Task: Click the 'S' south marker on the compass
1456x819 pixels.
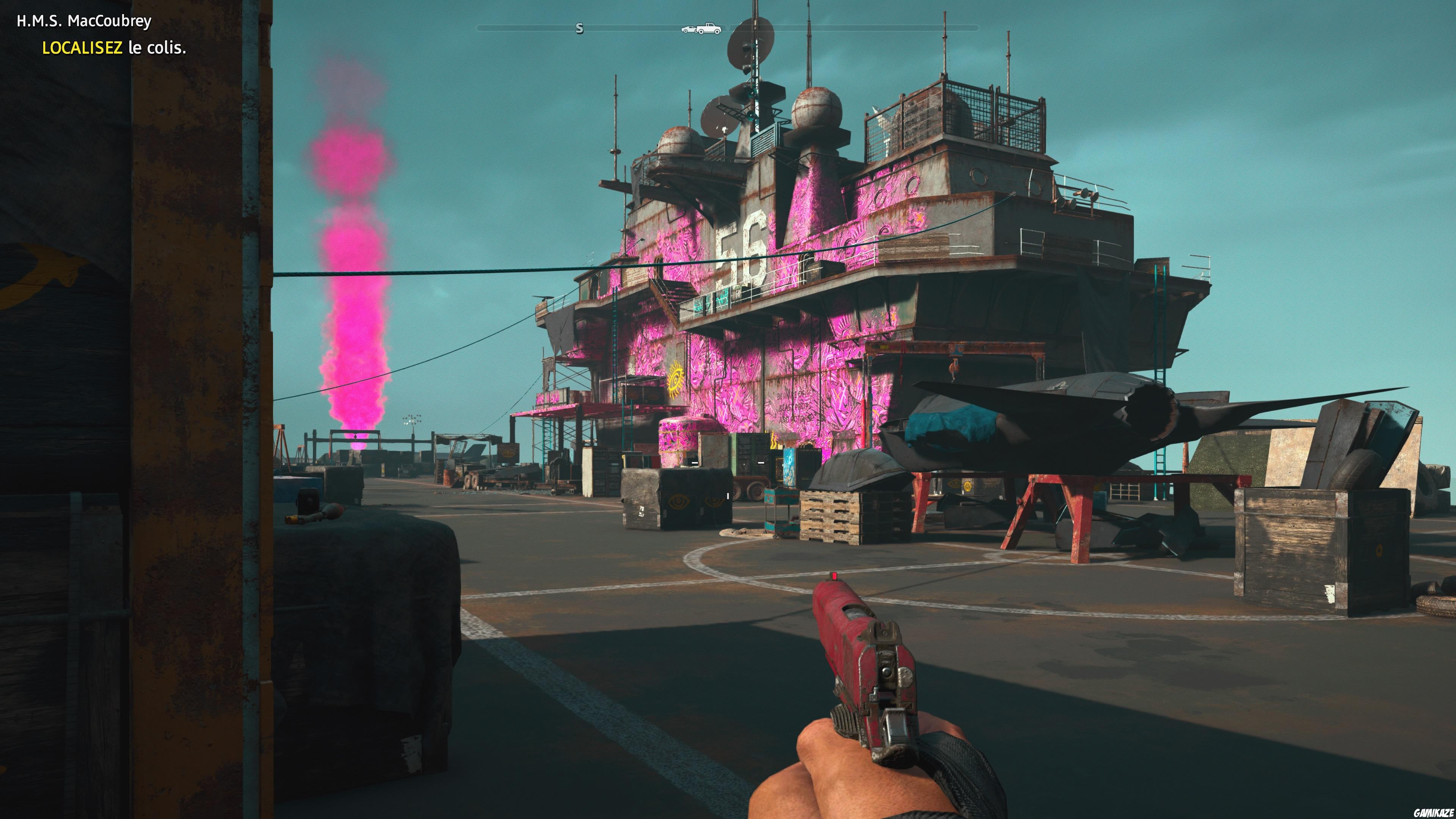Action: pos(579,28)
